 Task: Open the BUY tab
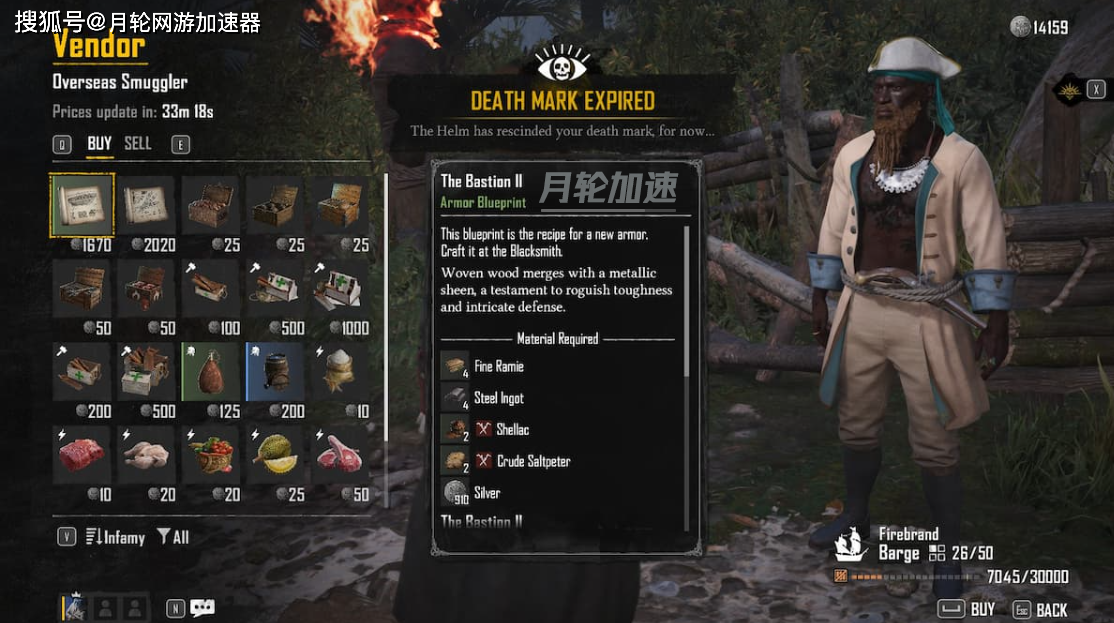click(x=99, y=144)
